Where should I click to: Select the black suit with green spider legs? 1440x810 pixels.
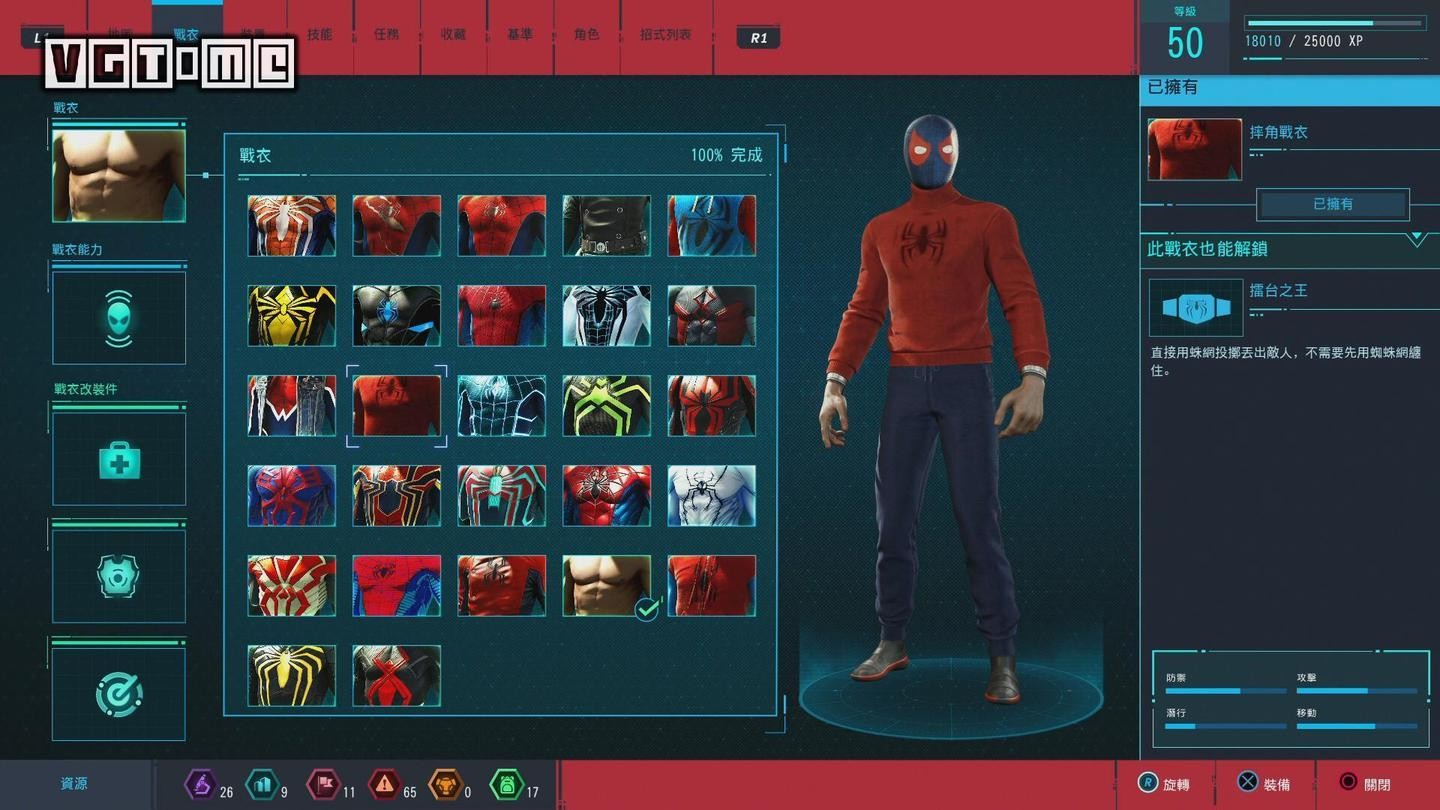(x=606, y=406)
